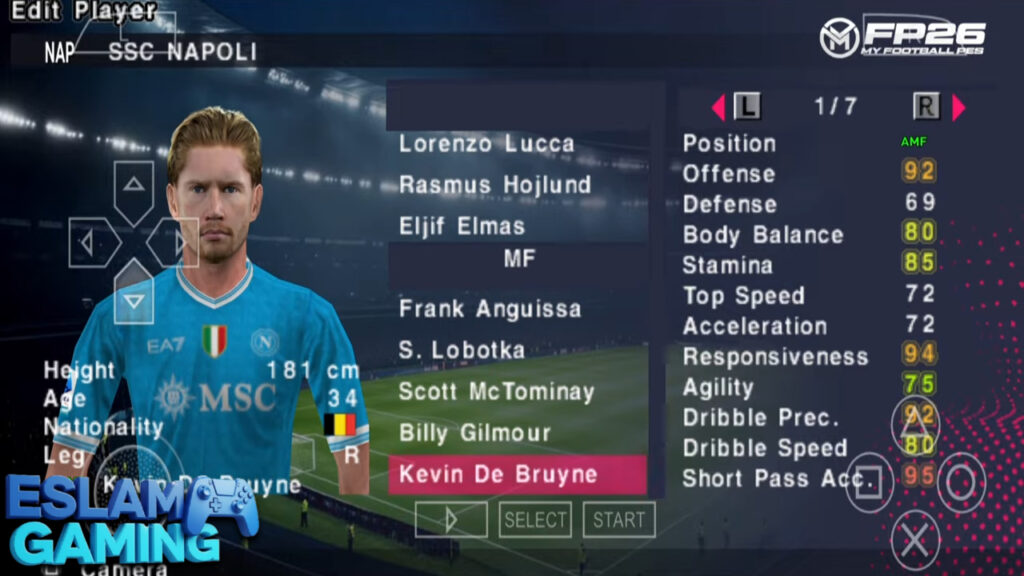
Task: Go to previous stats page with pink left arrow
Action: (718, 107)
